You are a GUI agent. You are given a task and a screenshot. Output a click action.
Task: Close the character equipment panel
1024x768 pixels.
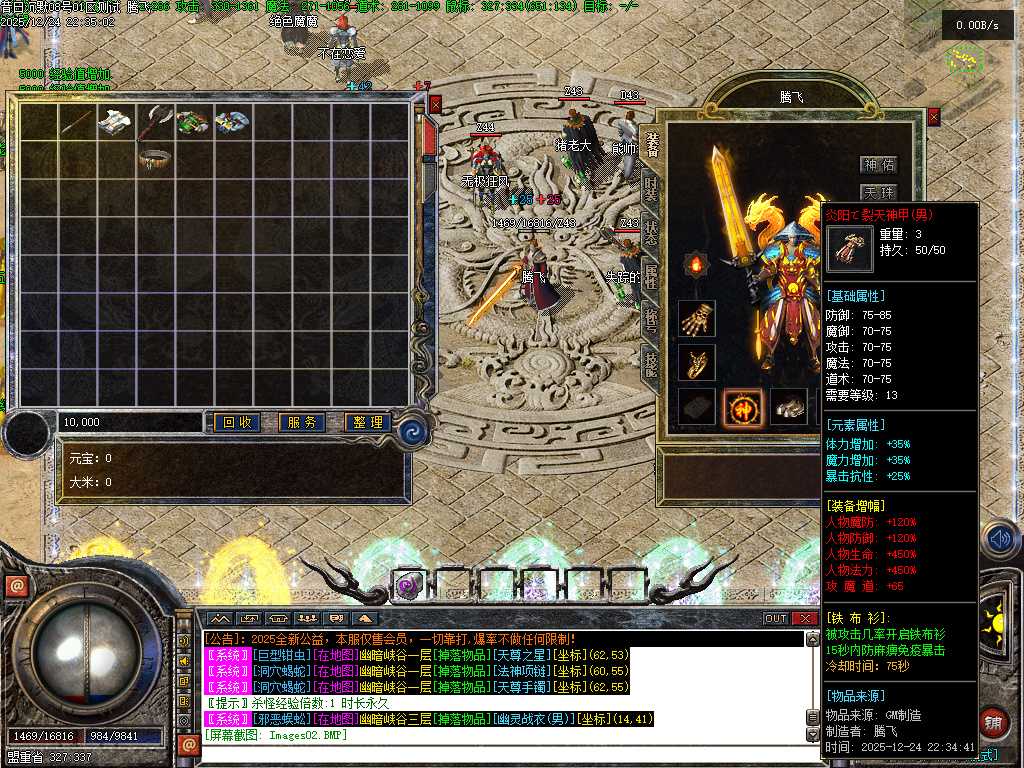(x=934, y=117)
